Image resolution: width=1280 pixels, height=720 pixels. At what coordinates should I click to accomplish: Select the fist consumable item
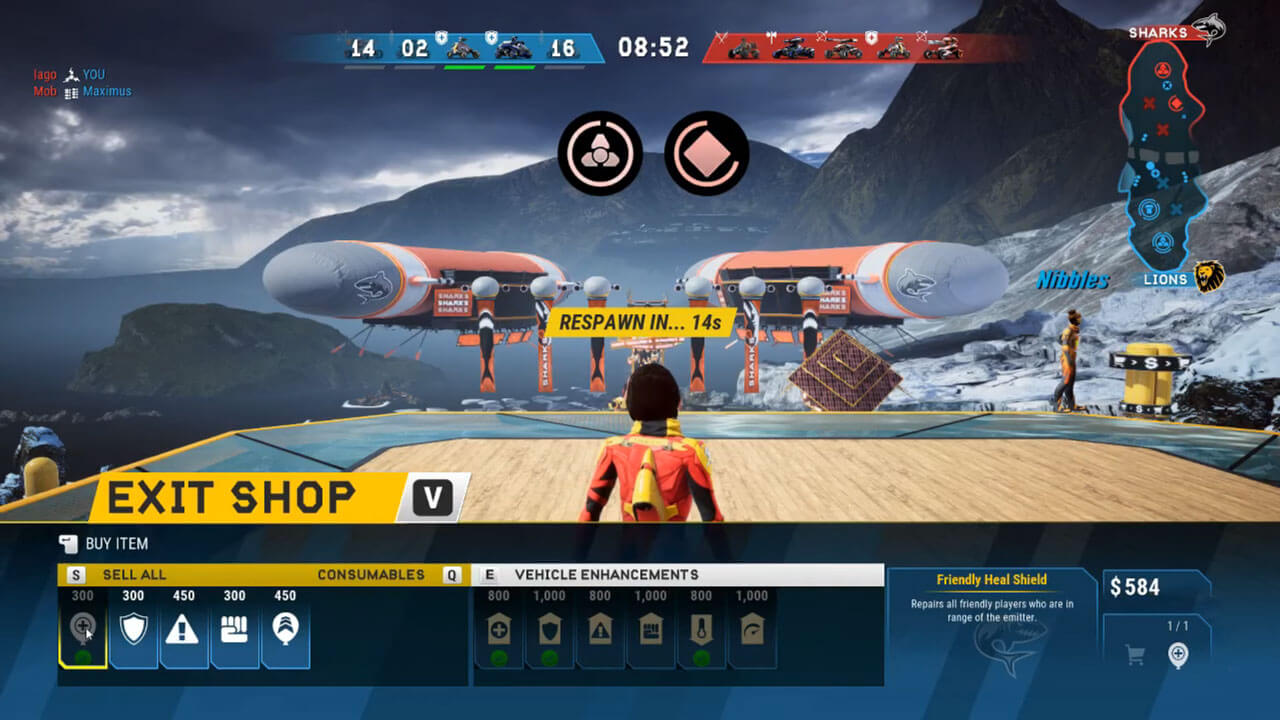pyautogui.click(x=234, y=629)
